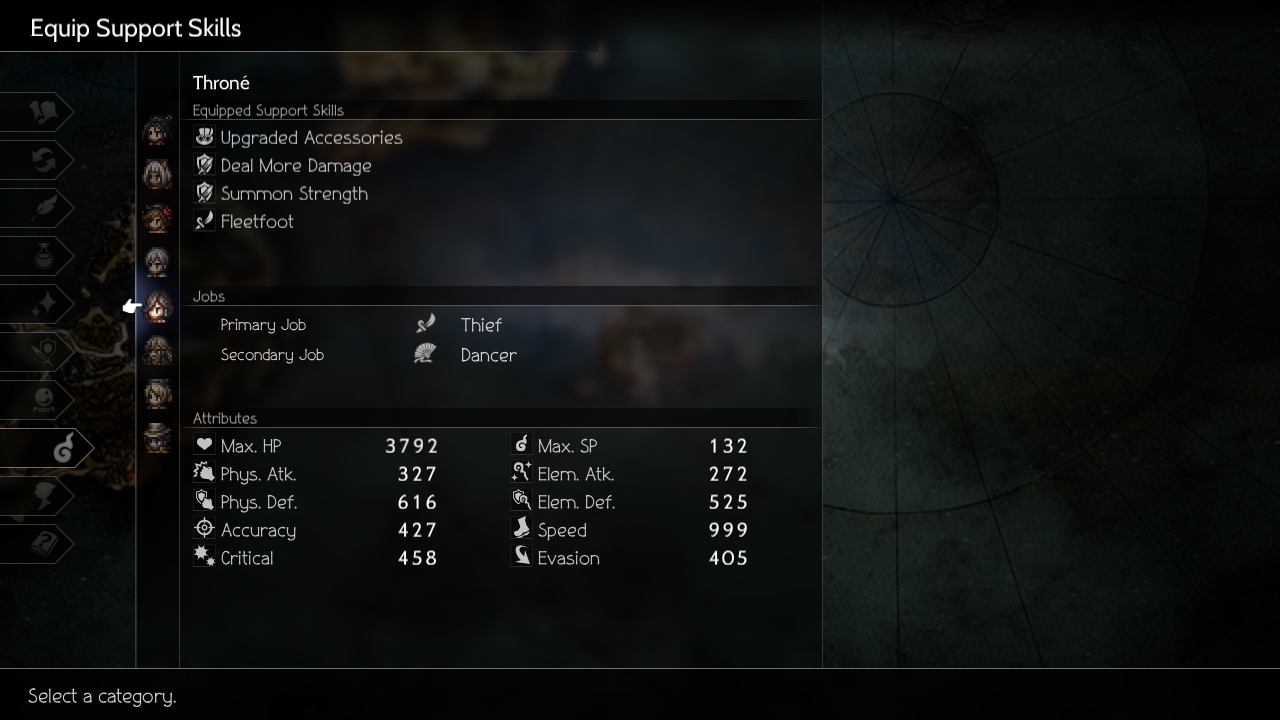This screenshot has height=720, width=1280.
Task: Open the journal and map category tab
Action: [x=42, y=112]
